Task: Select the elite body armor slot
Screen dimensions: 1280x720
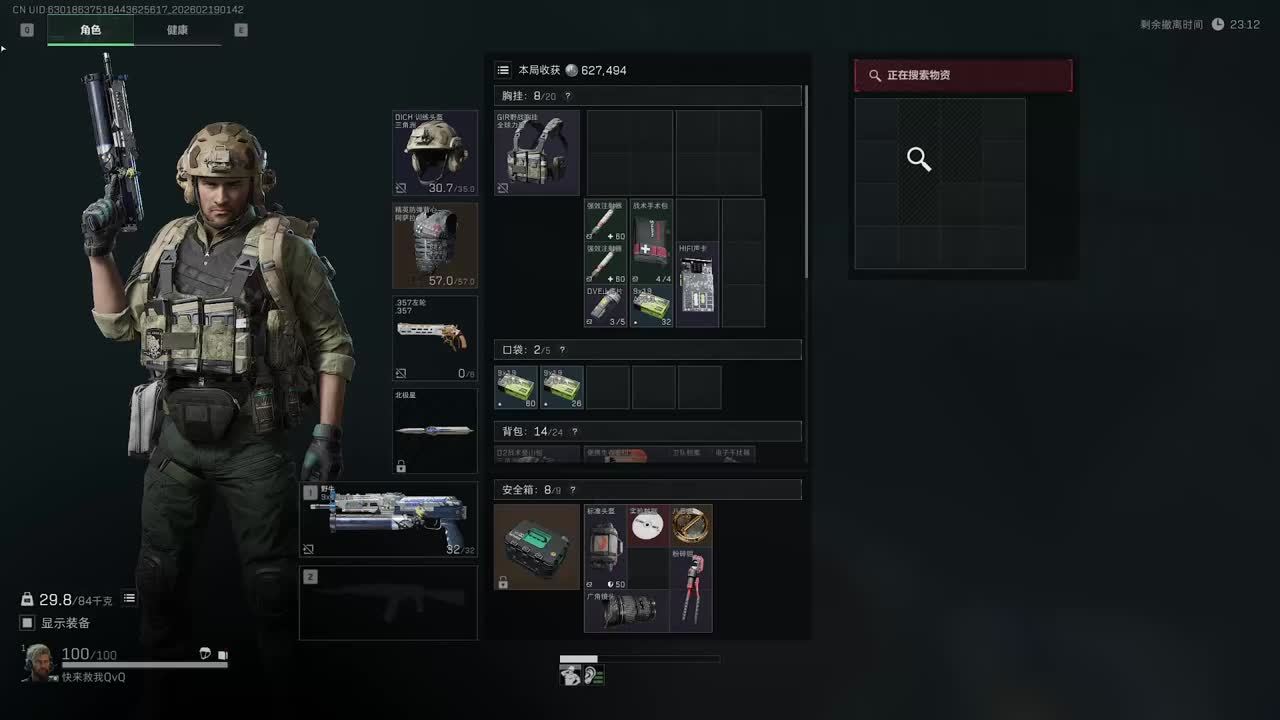Action: 435,246
